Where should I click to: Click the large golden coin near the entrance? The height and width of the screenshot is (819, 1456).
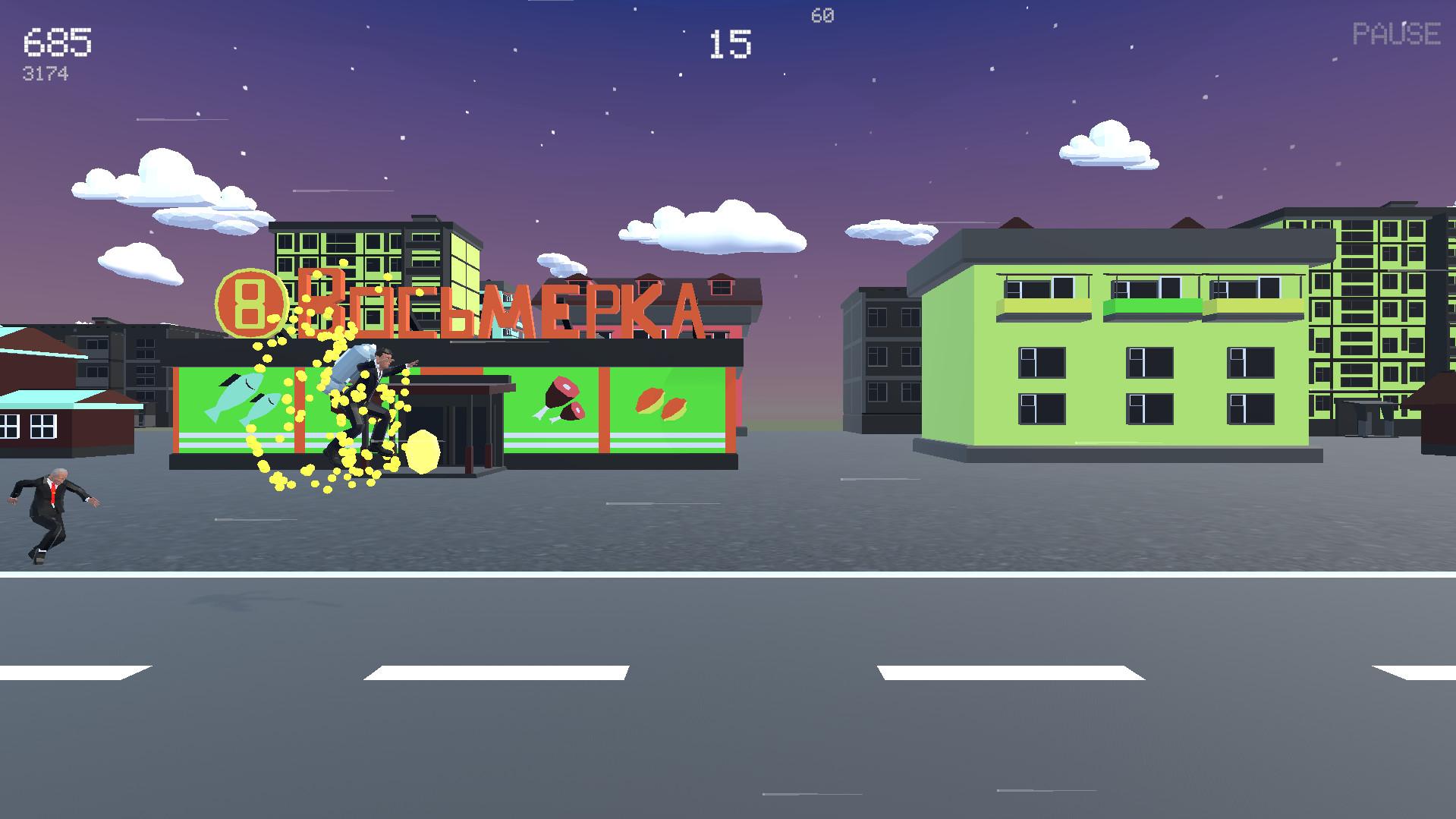pyautogui.click(x=423, y=451)
